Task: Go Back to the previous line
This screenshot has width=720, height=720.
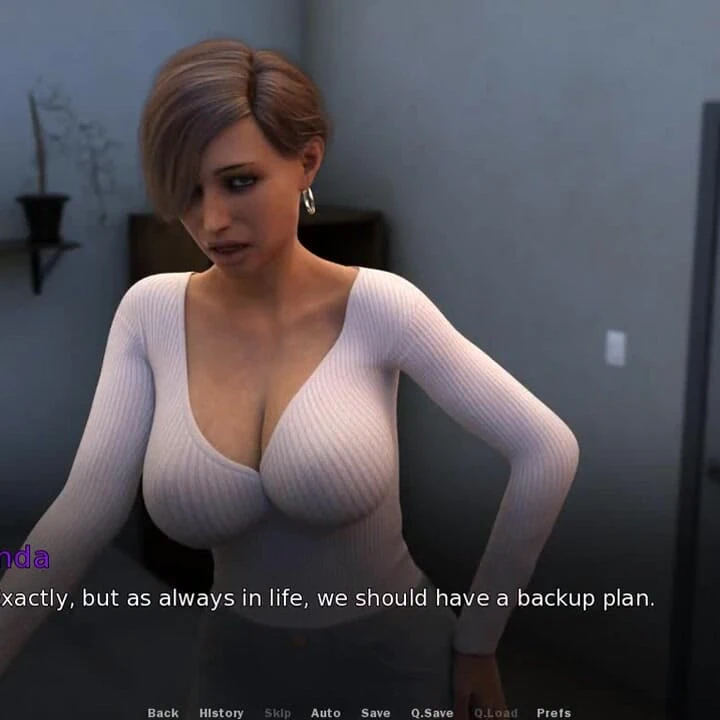Action: tap(163, 713)
